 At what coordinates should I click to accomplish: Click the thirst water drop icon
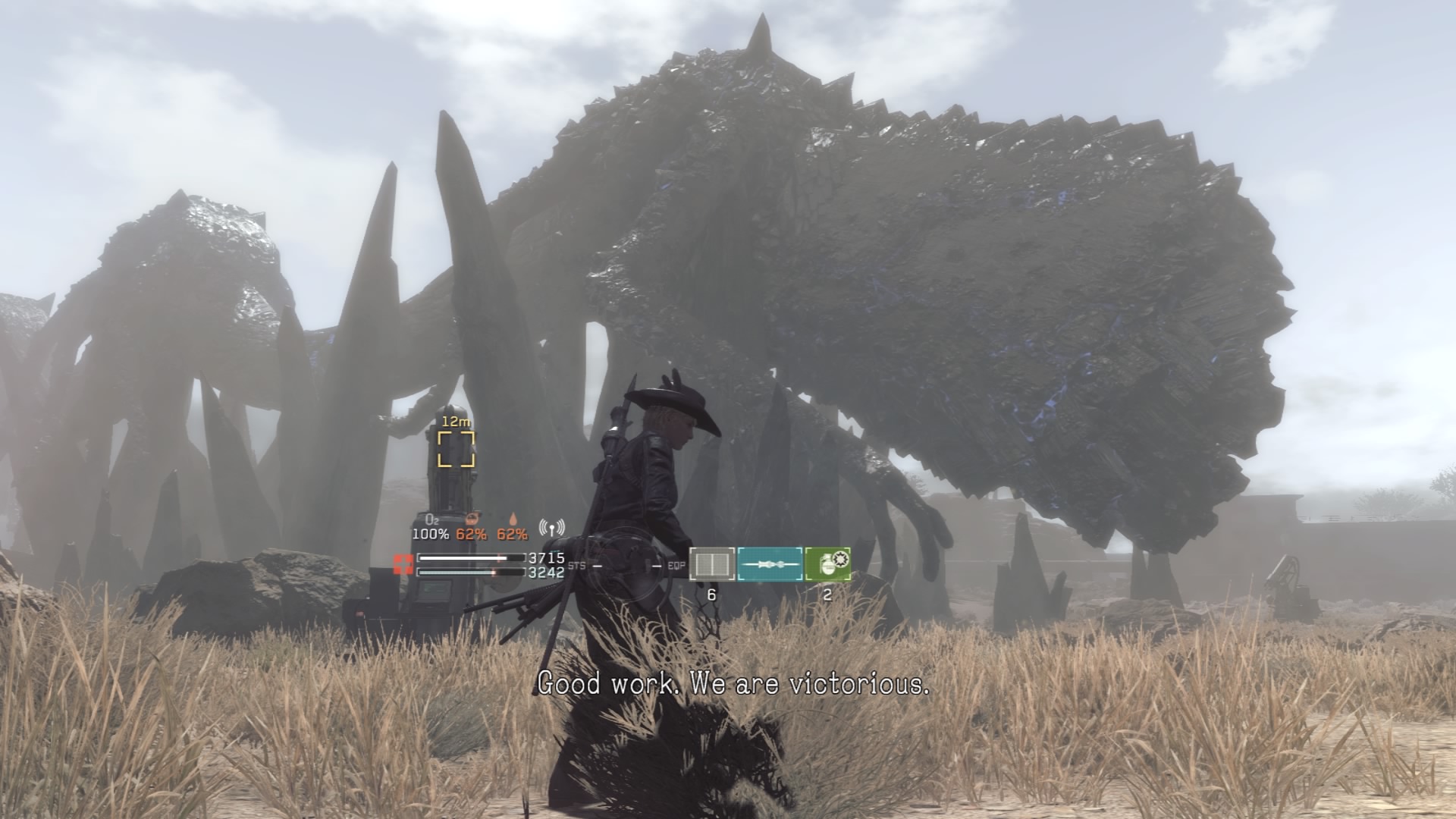(x=513, y=519)
